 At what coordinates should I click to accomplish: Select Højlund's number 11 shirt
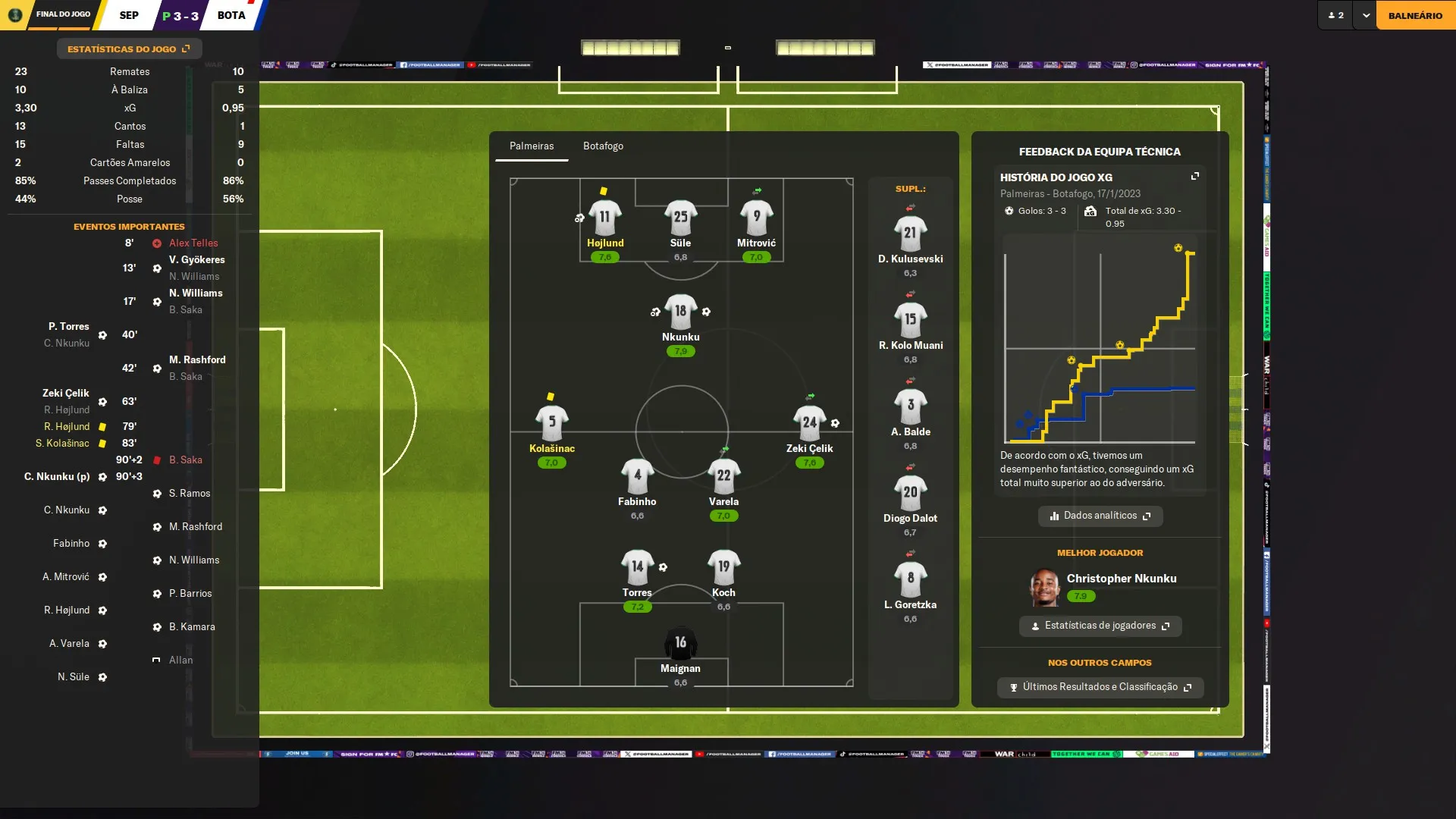(x=604, y=218)
